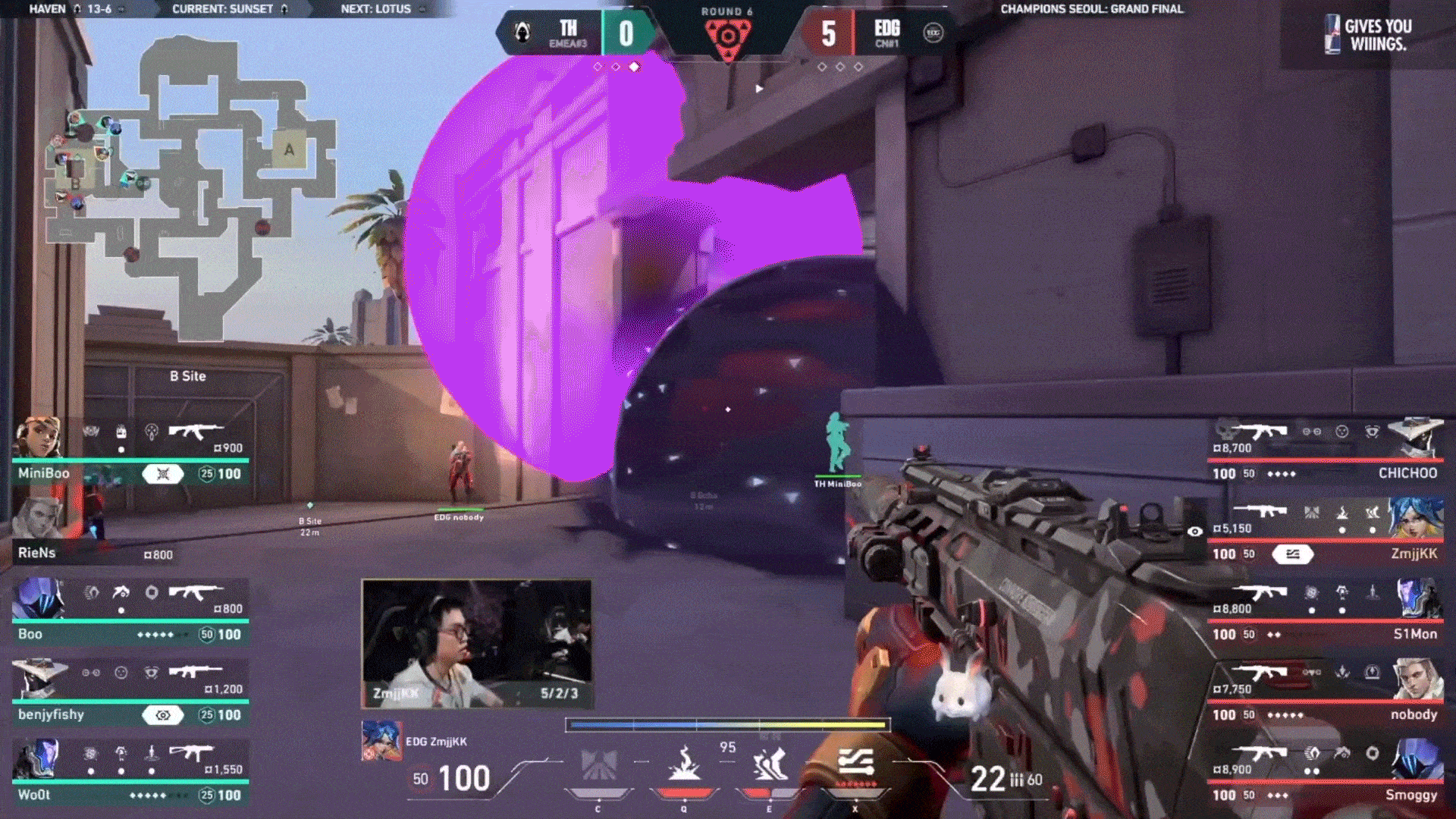The width and height of the screenshot is (1456, 819).
Task: Click the ZmjjKK player camera thumbnail
Action: coord(477,644)
